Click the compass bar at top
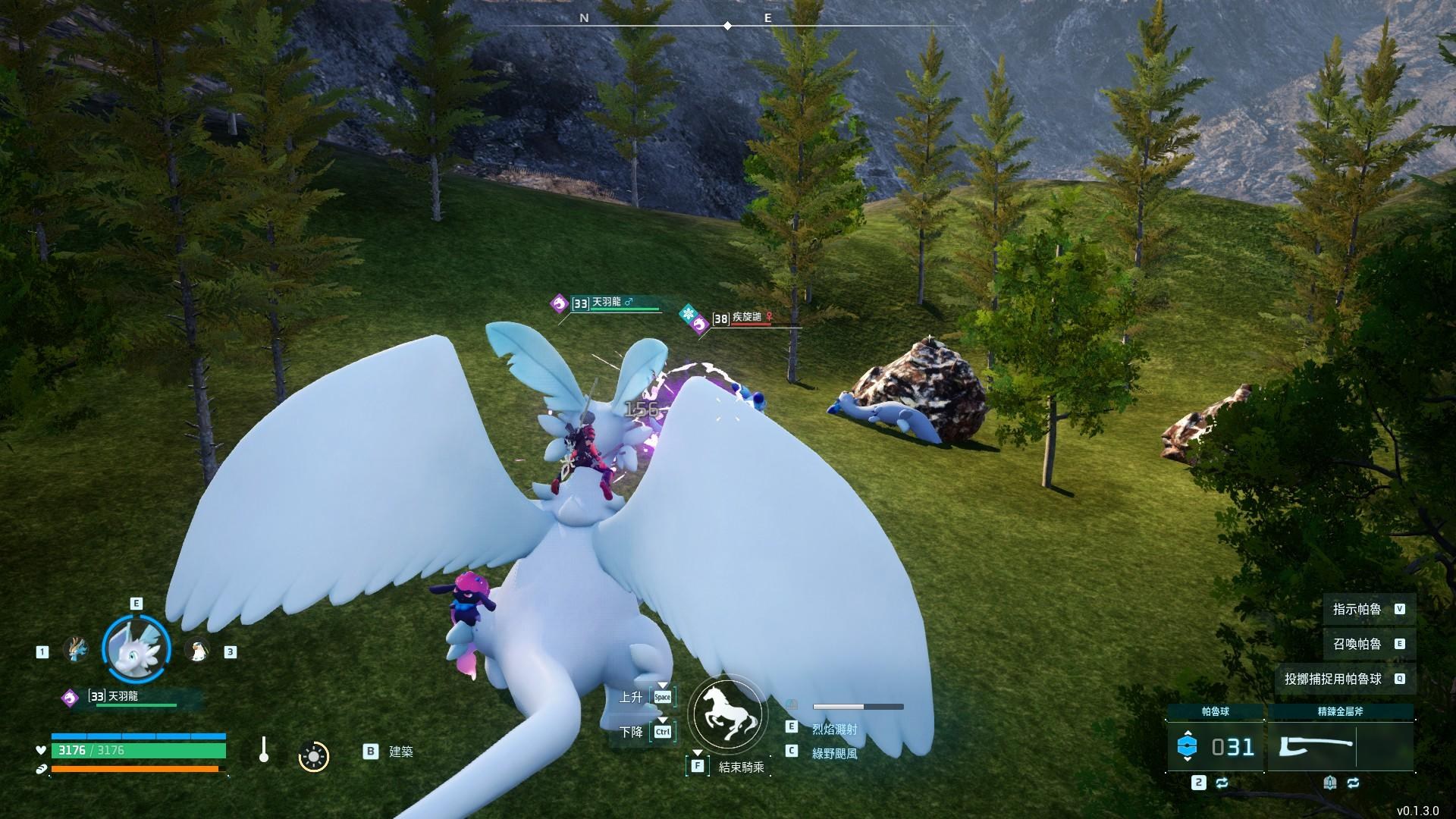Viewport: 1456px width, 819px height. coord(727,26)
